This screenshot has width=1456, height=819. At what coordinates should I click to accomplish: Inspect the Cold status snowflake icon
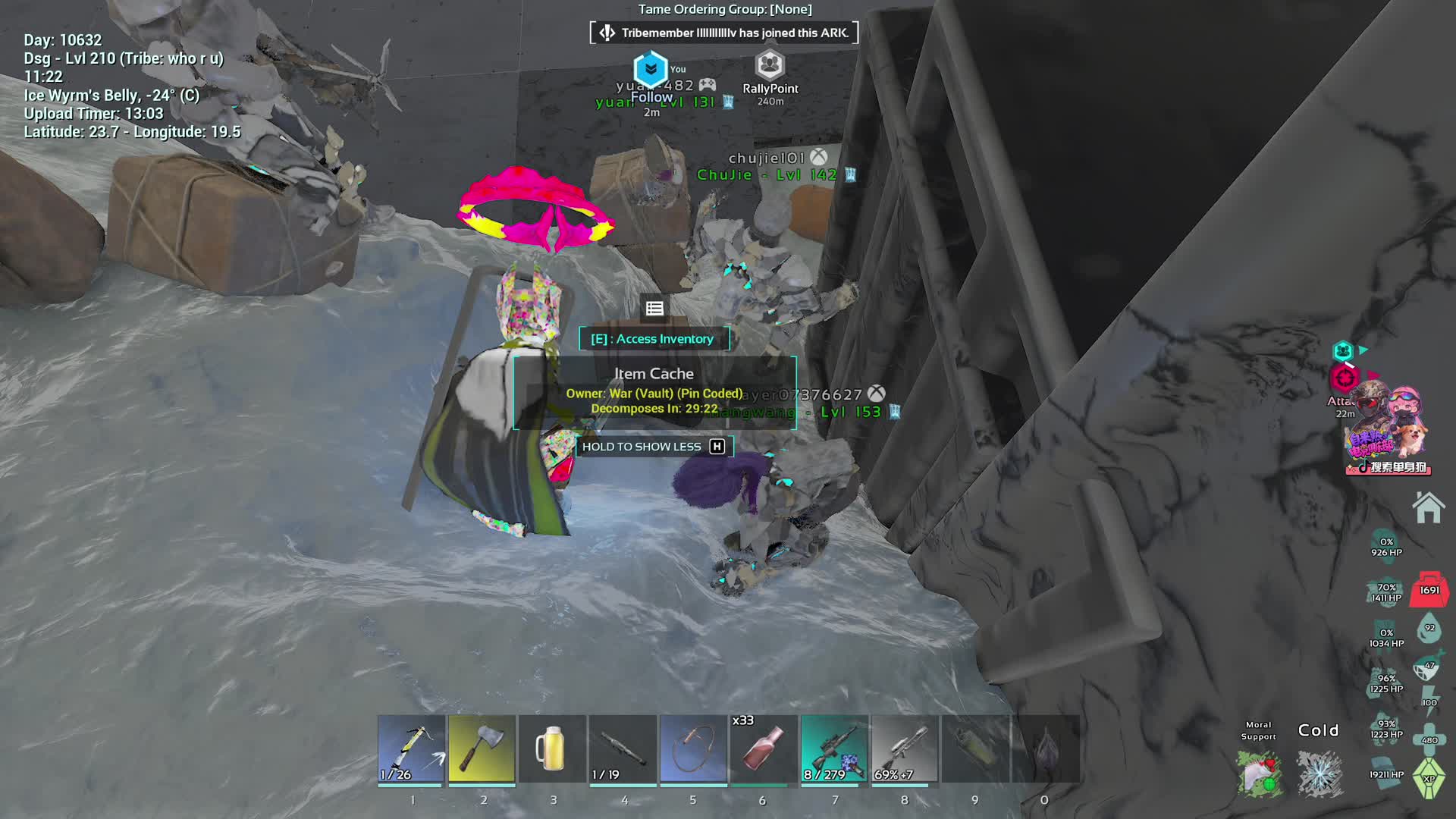1319,773
